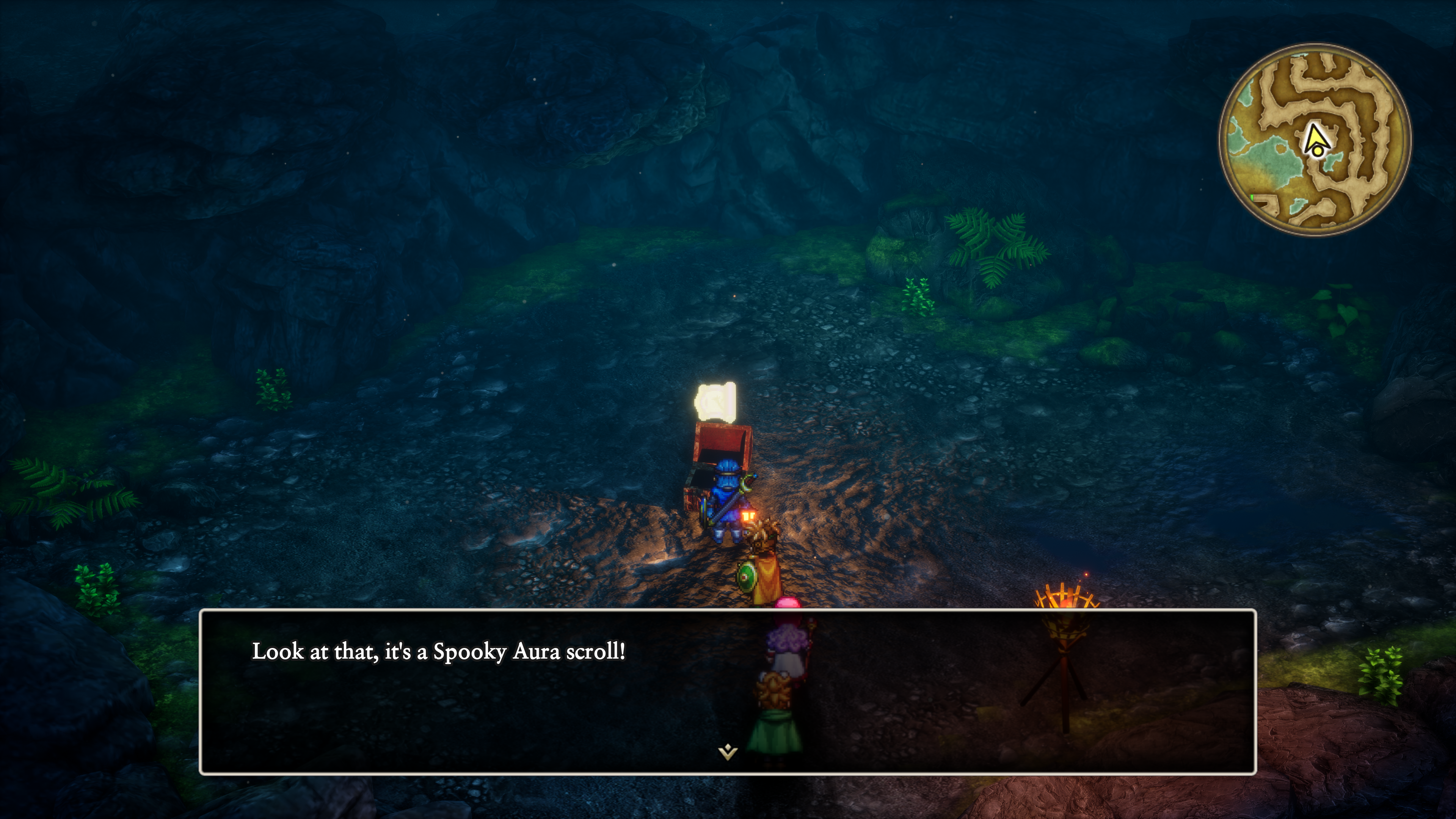
Task: Open the circular minimap
Action: click(1315, 139)
